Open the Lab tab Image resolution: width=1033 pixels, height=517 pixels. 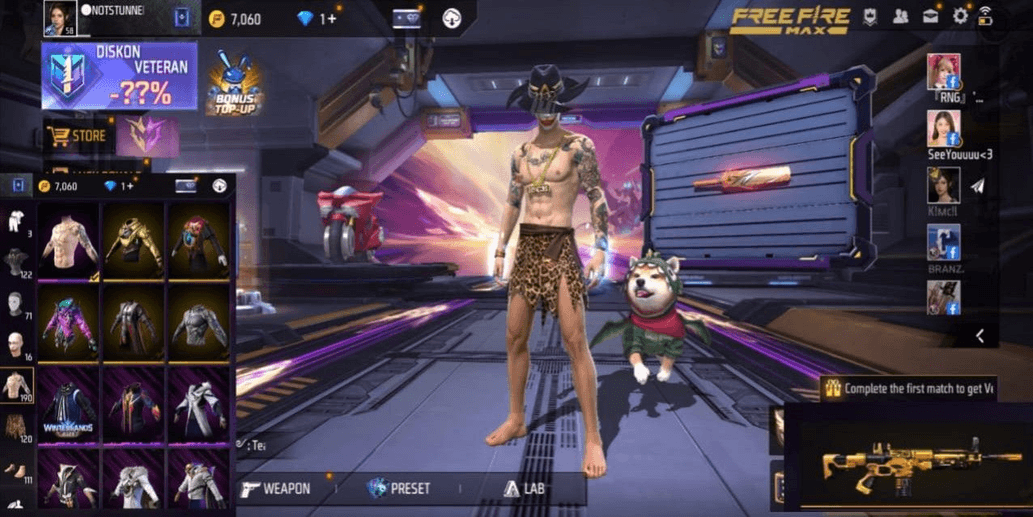[526, 489]
